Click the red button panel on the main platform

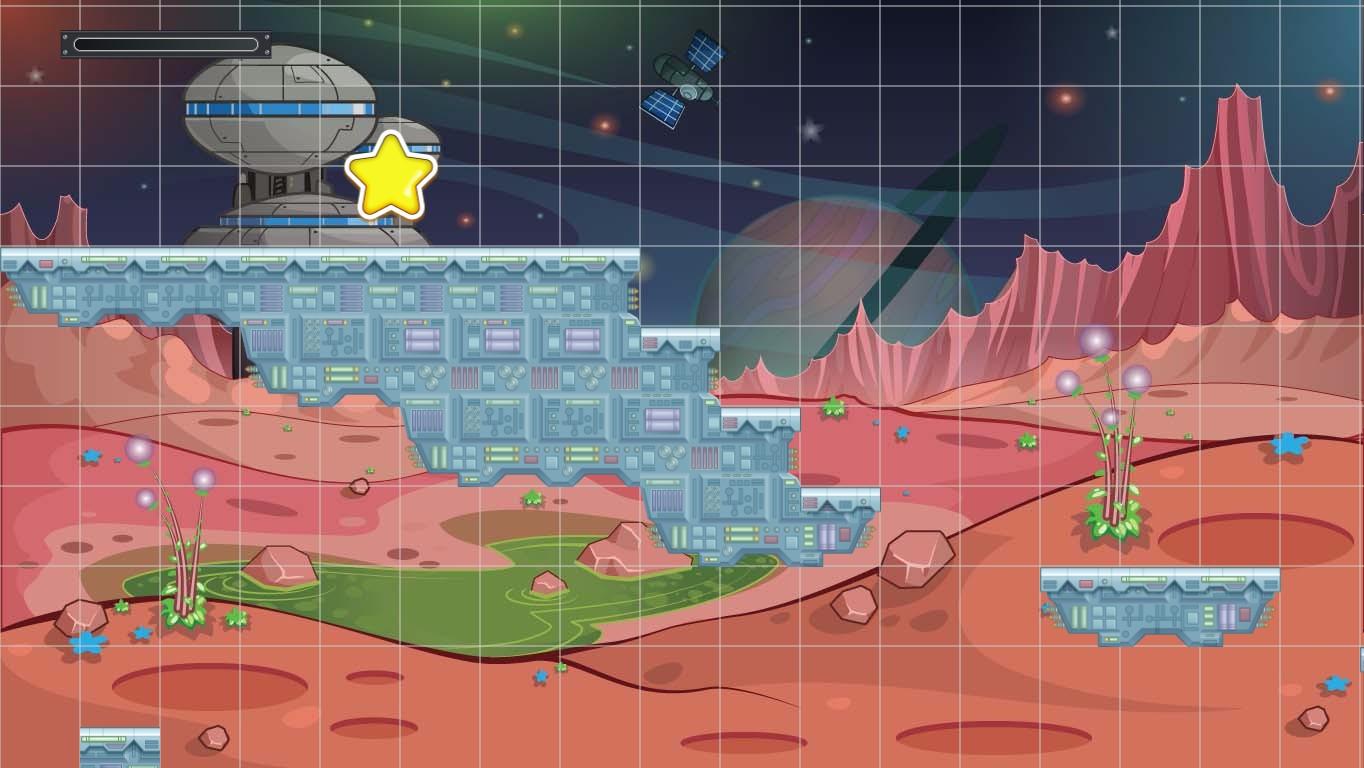click(x=45, y=264)
